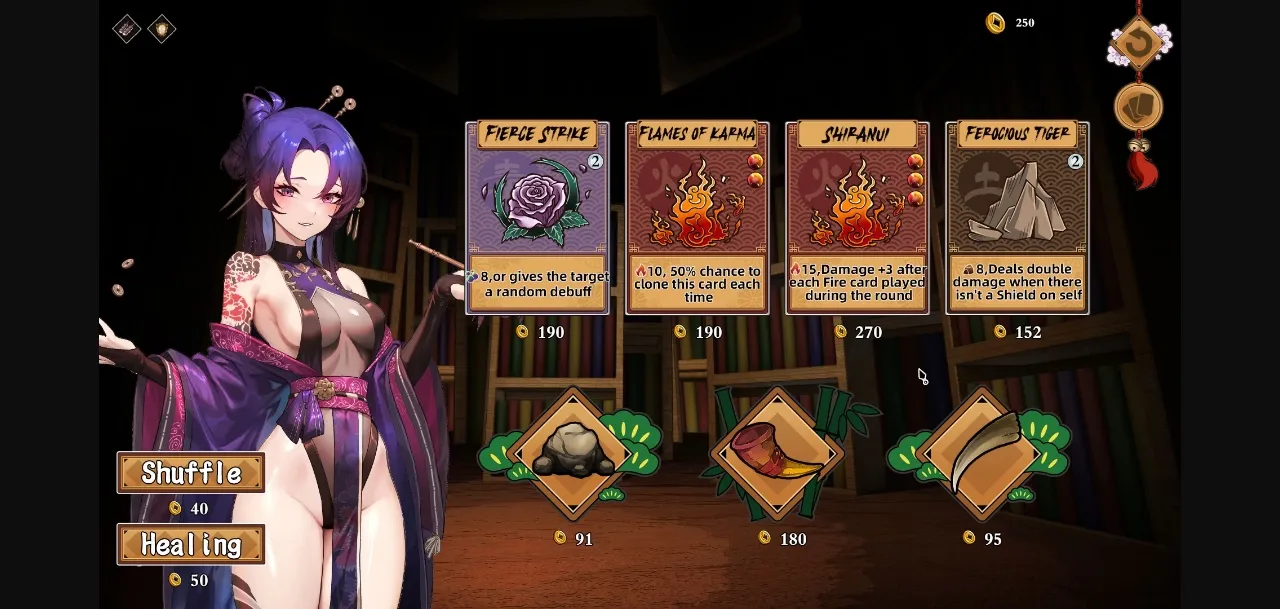
Task: Purchase the red drinking horn relic
Action: (778, 453)
